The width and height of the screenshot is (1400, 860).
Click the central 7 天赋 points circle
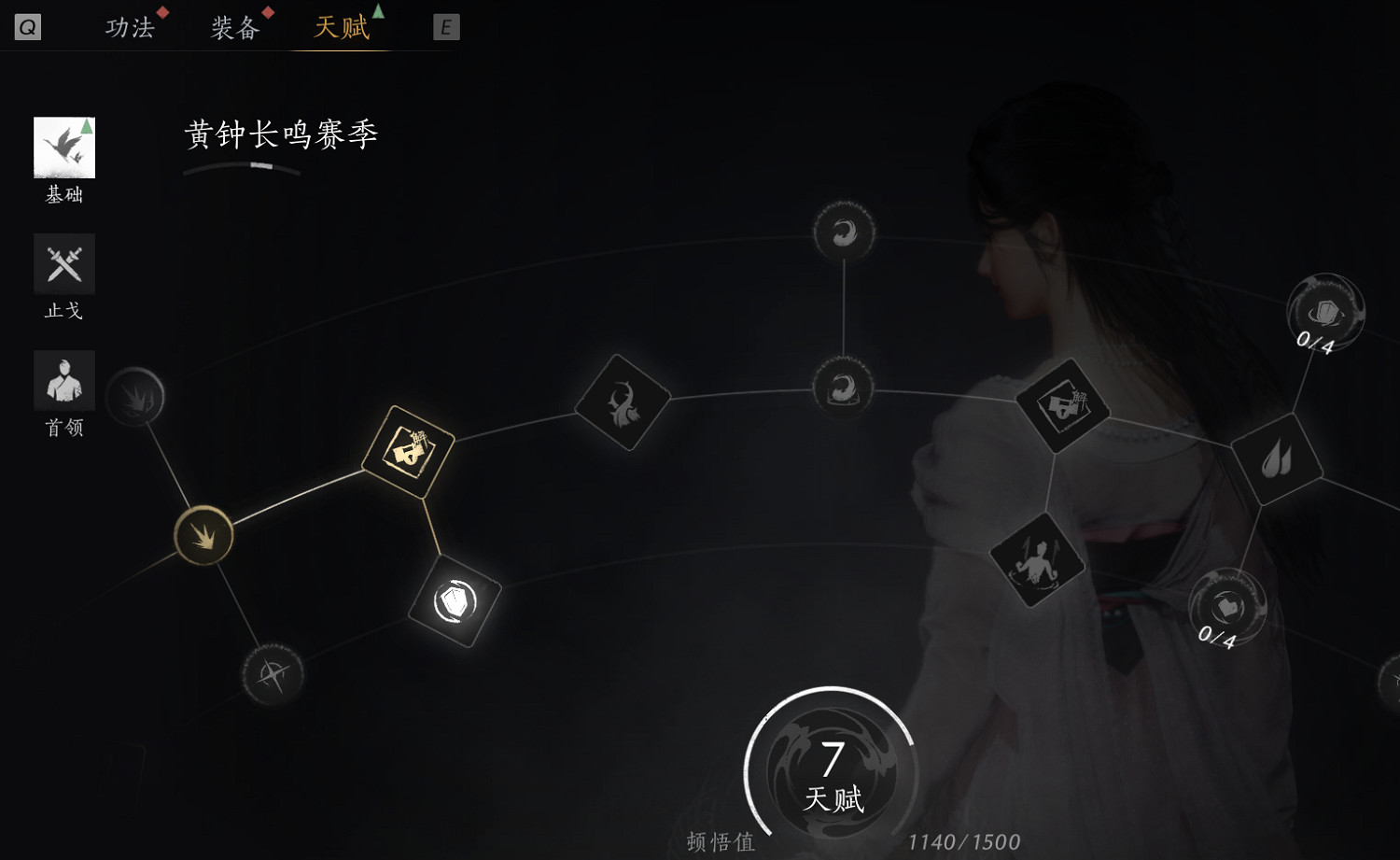click(830, 770)
